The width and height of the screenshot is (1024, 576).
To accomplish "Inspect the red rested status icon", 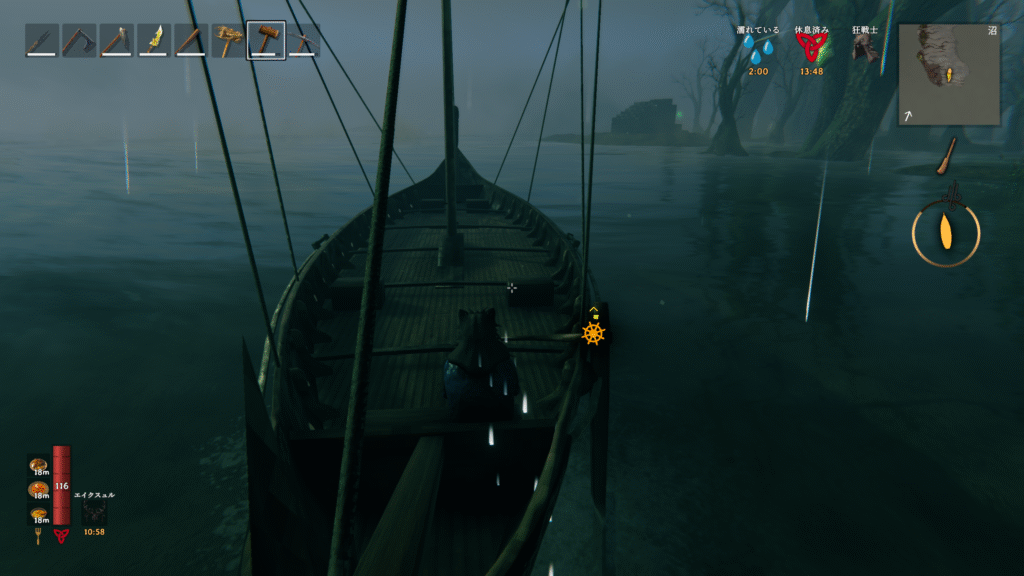I will [x=812, y=50].
